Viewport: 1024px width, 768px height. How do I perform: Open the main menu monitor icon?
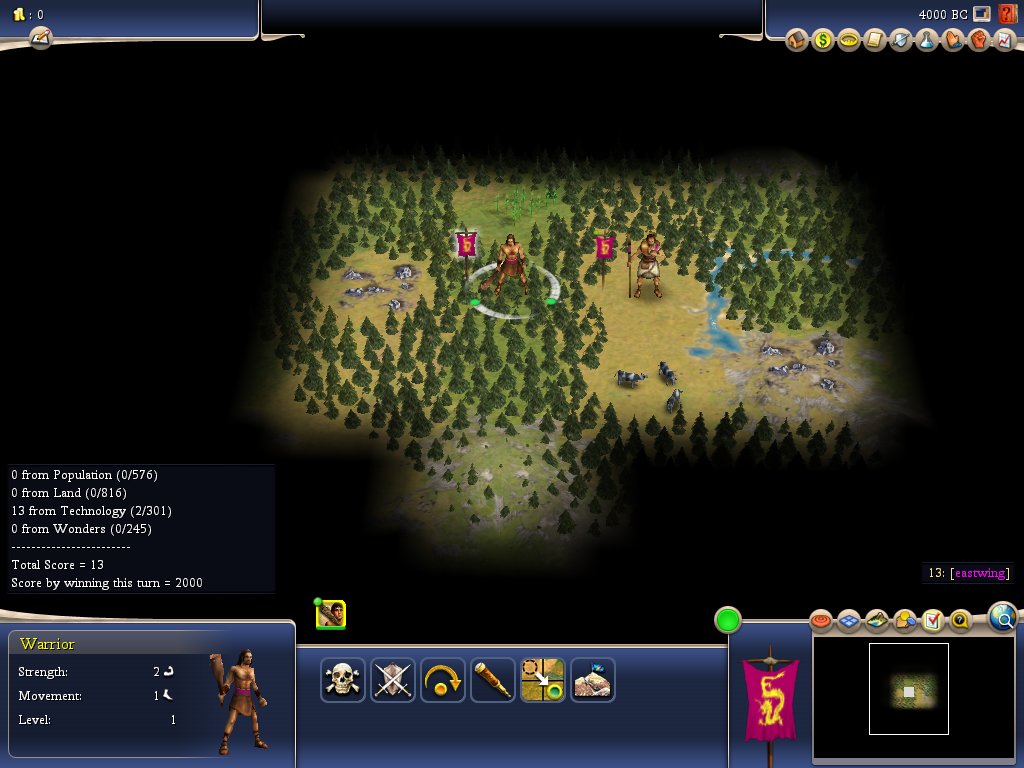983,14
